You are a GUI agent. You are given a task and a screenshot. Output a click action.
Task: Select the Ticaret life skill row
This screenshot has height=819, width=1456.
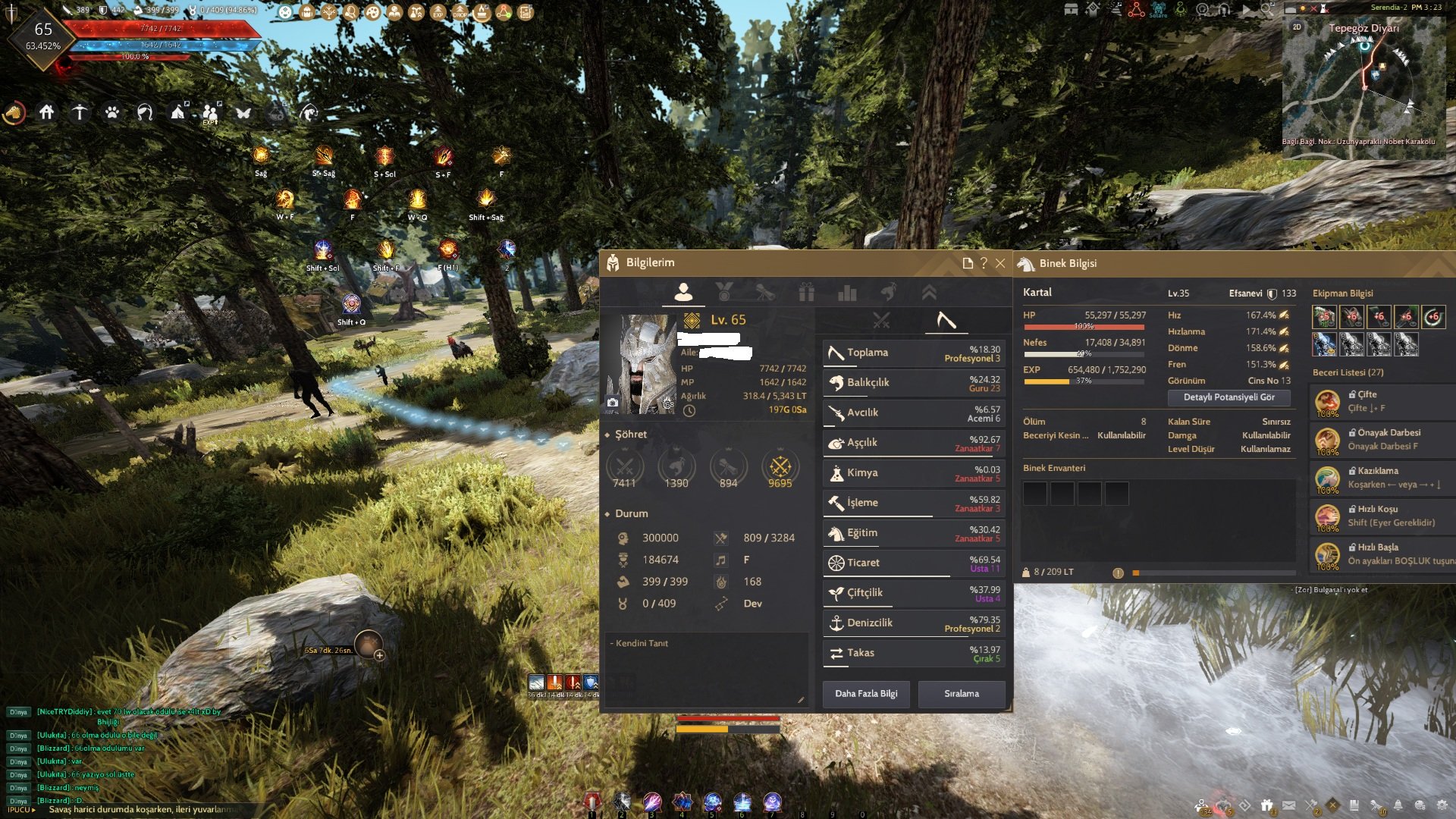coord(913,563)
